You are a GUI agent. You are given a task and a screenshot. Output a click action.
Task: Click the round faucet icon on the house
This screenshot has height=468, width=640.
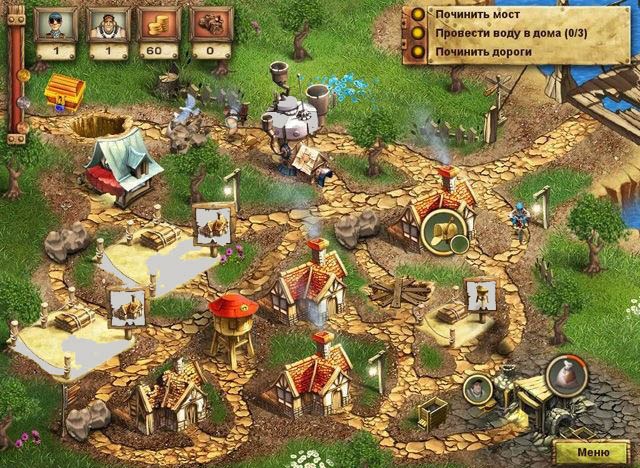pyautogui.click(x=439, y=232)
